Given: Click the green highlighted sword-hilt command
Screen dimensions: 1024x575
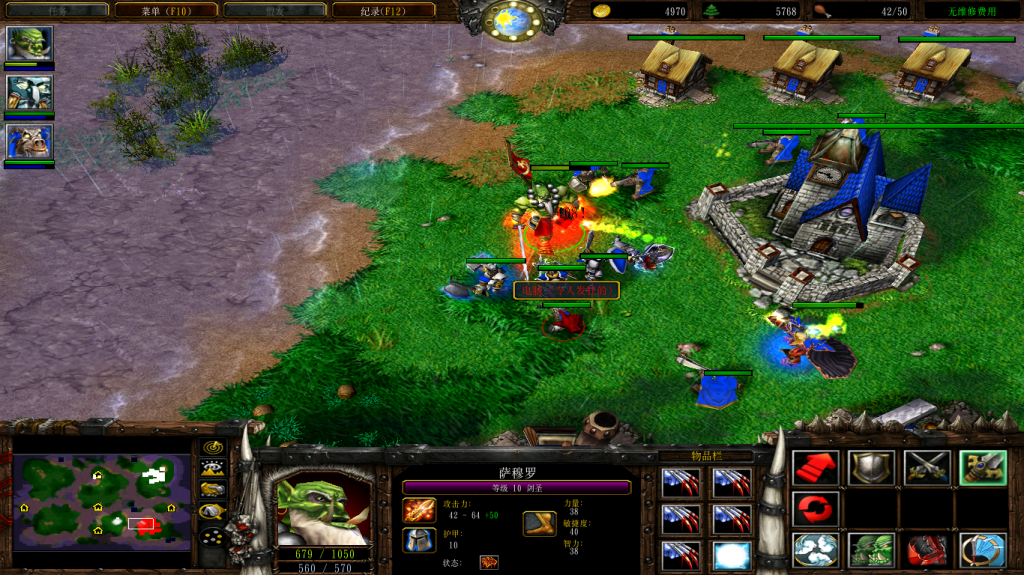Looking at the screenshot, I should 982,468.
